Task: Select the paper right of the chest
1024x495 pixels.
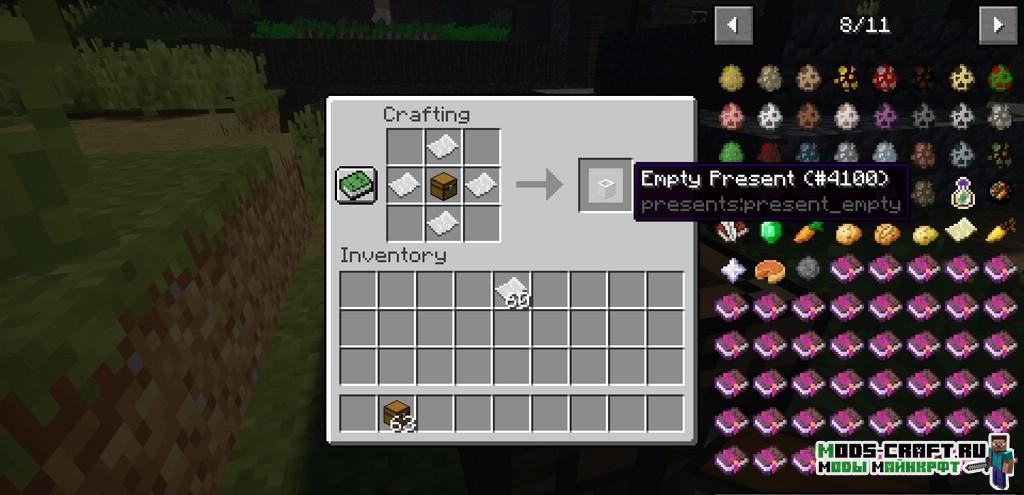Action: tap(481, 184)
